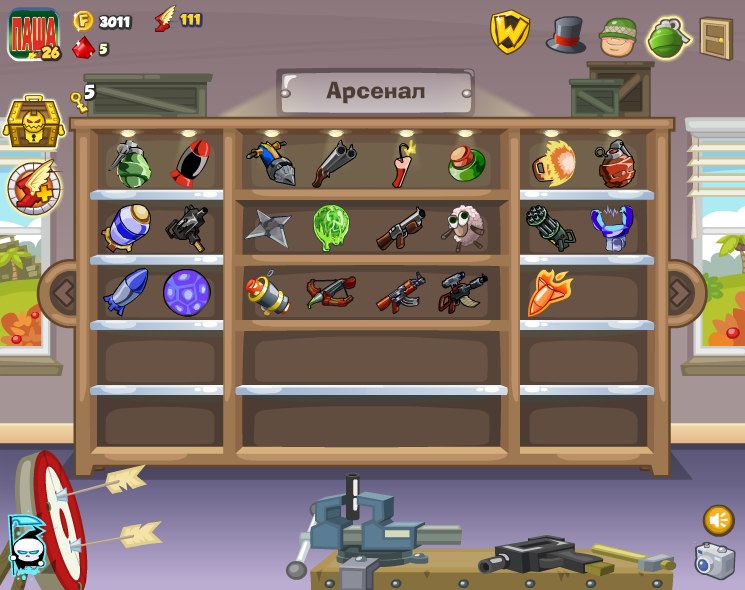Pick the crossbow weapon

[x=330, y=293]
